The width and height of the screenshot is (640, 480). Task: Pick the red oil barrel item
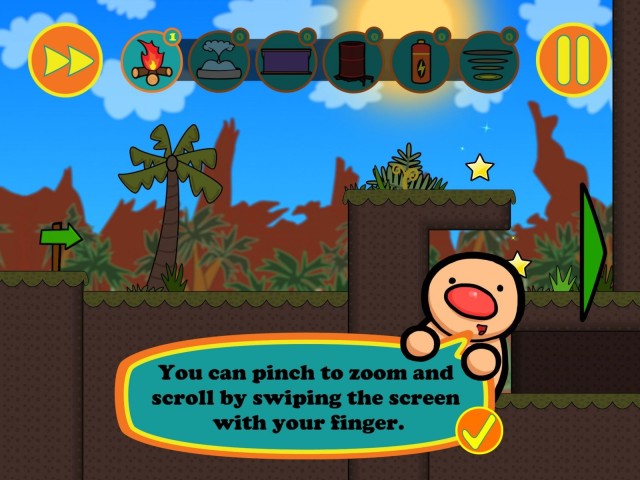(x=354, y=62)
